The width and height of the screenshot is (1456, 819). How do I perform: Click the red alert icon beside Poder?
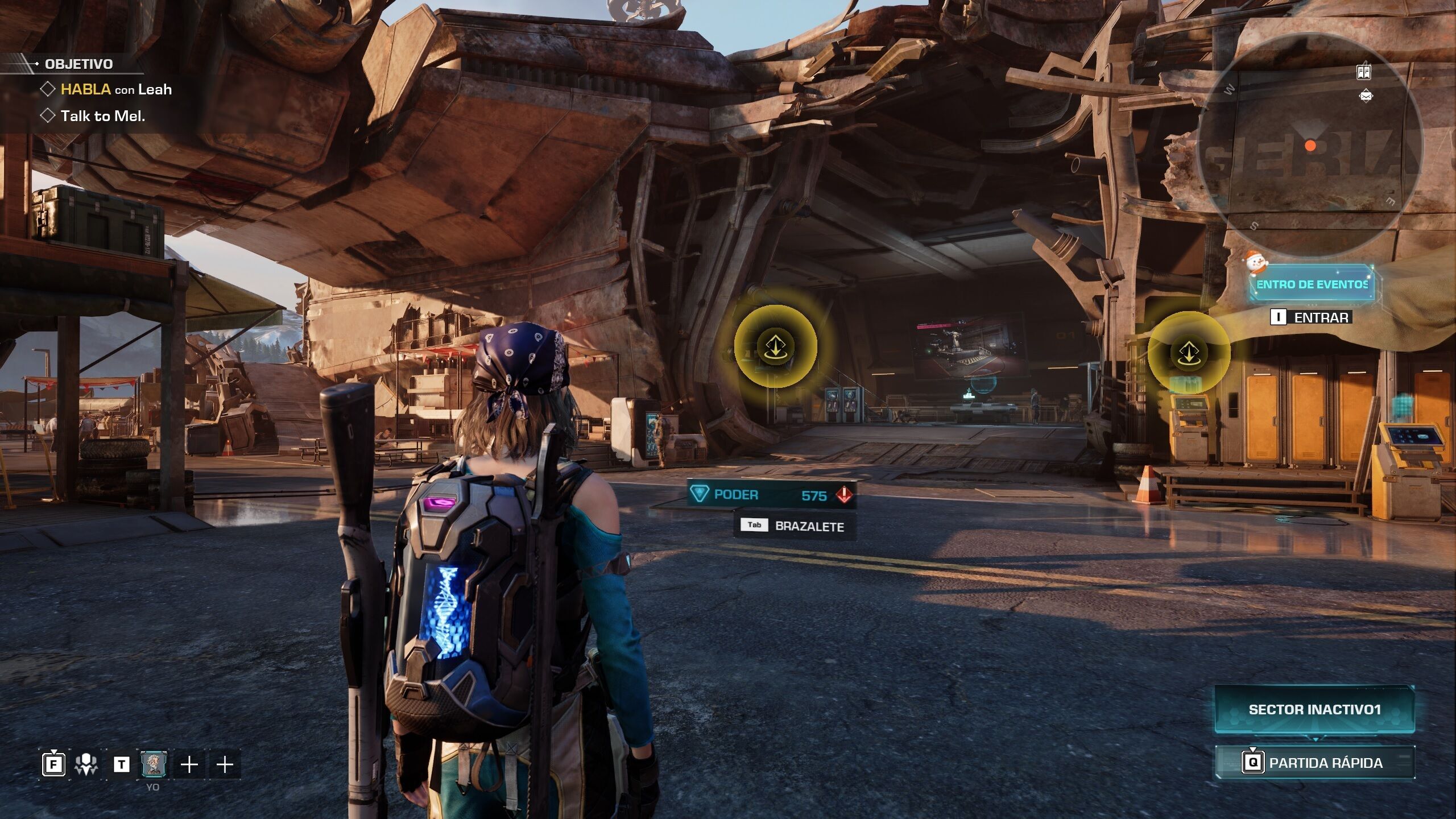844,495
